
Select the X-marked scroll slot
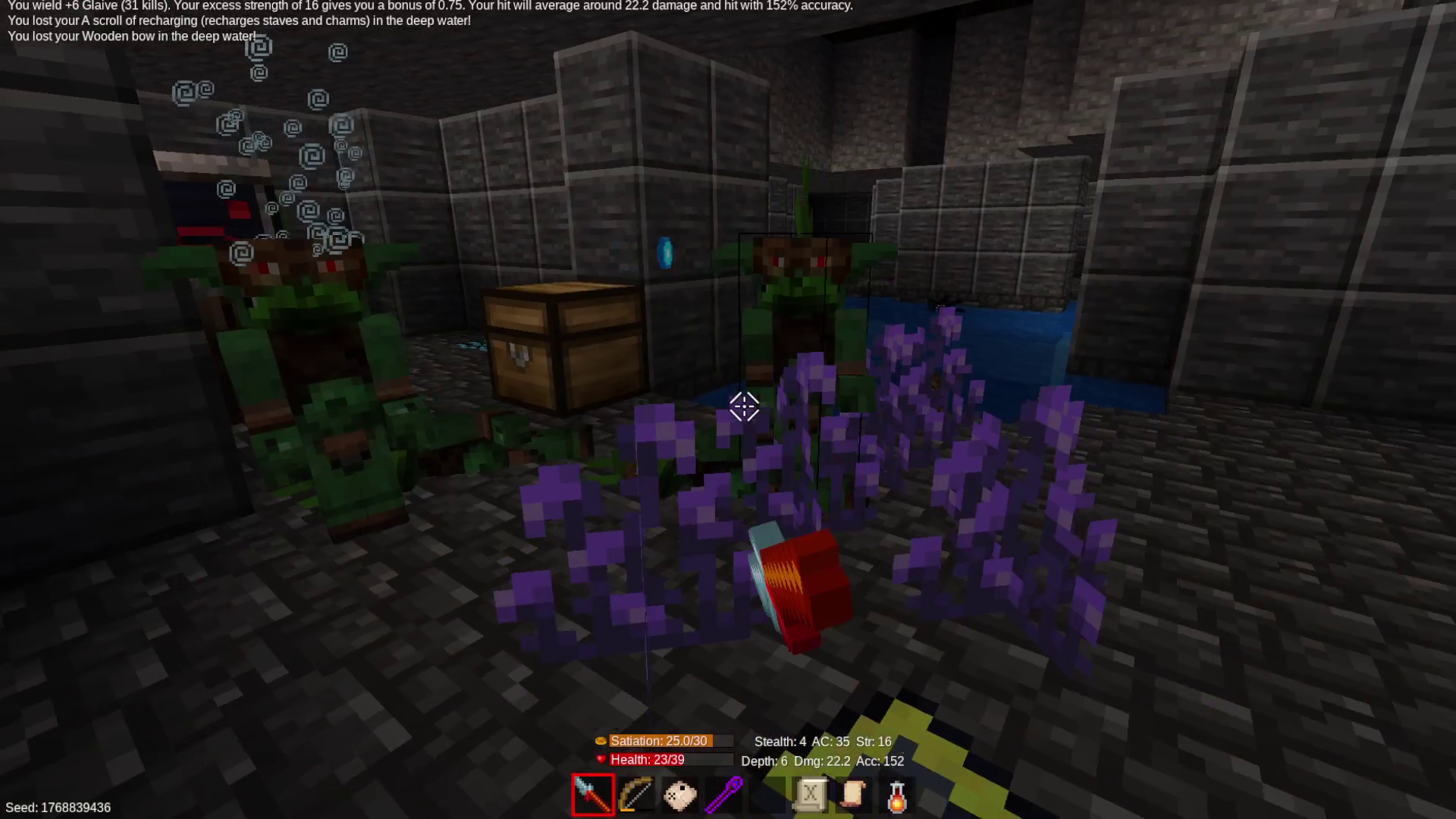(x=810, y=795)
